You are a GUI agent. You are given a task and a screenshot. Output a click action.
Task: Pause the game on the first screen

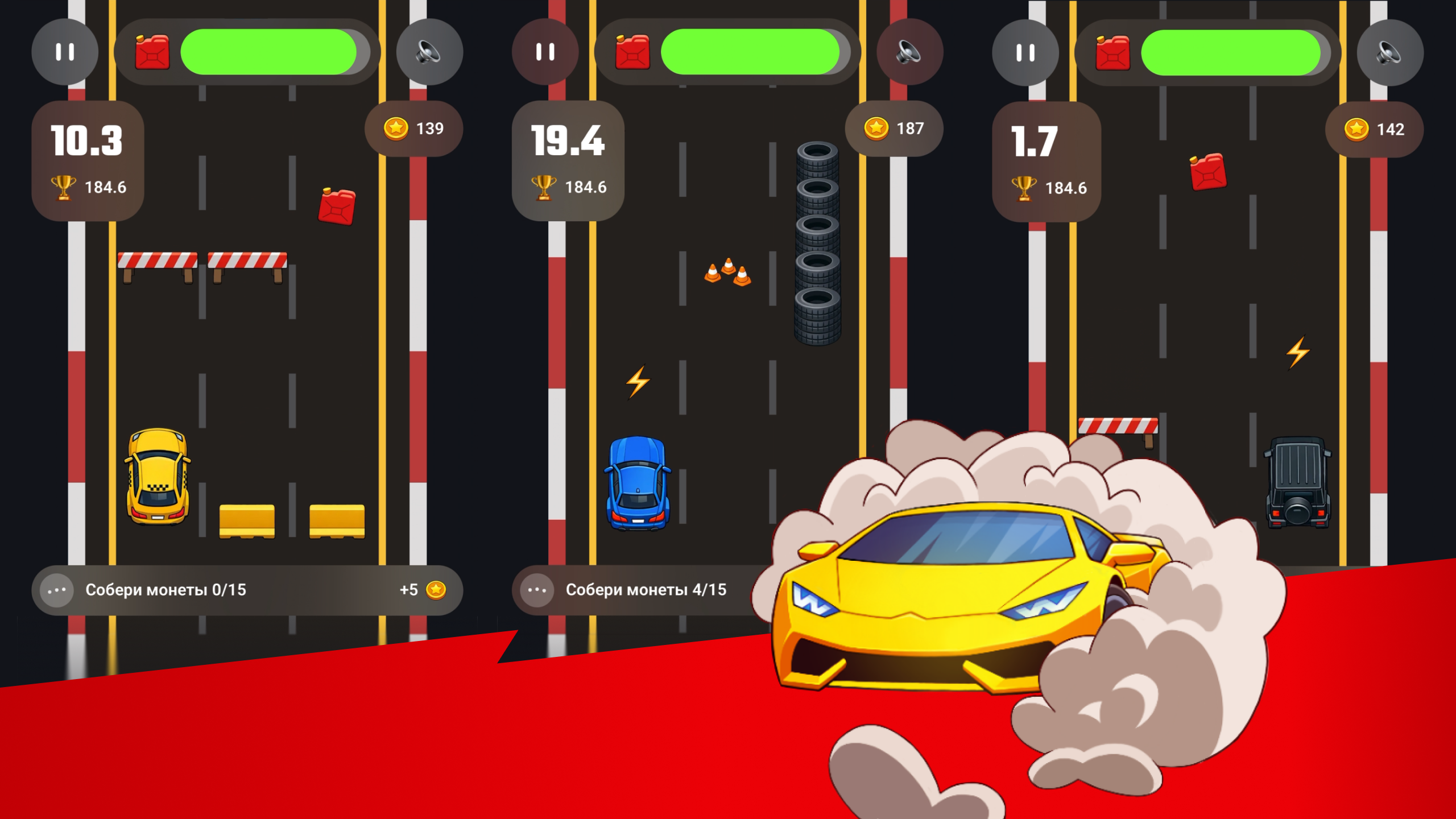[x=64, y=52]
